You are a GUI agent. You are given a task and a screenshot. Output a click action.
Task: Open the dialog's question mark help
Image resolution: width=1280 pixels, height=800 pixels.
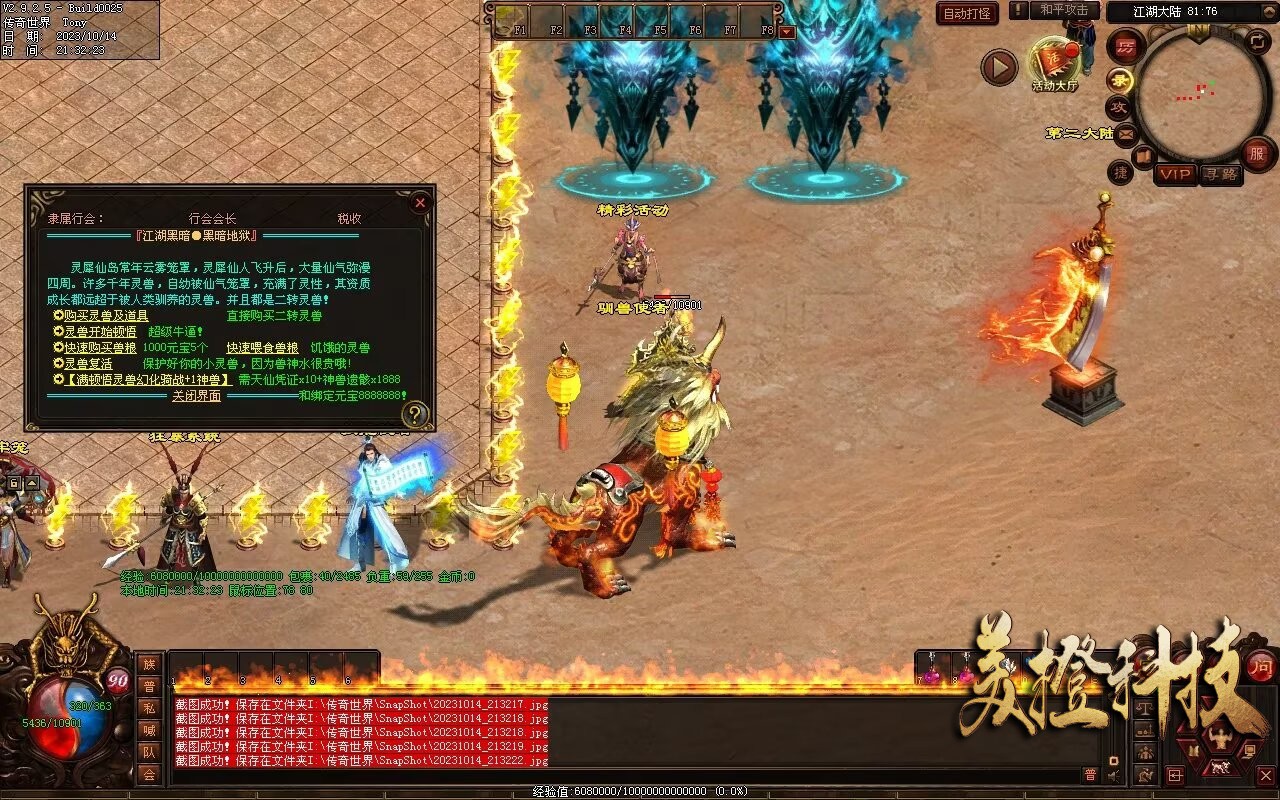point(415,414)
